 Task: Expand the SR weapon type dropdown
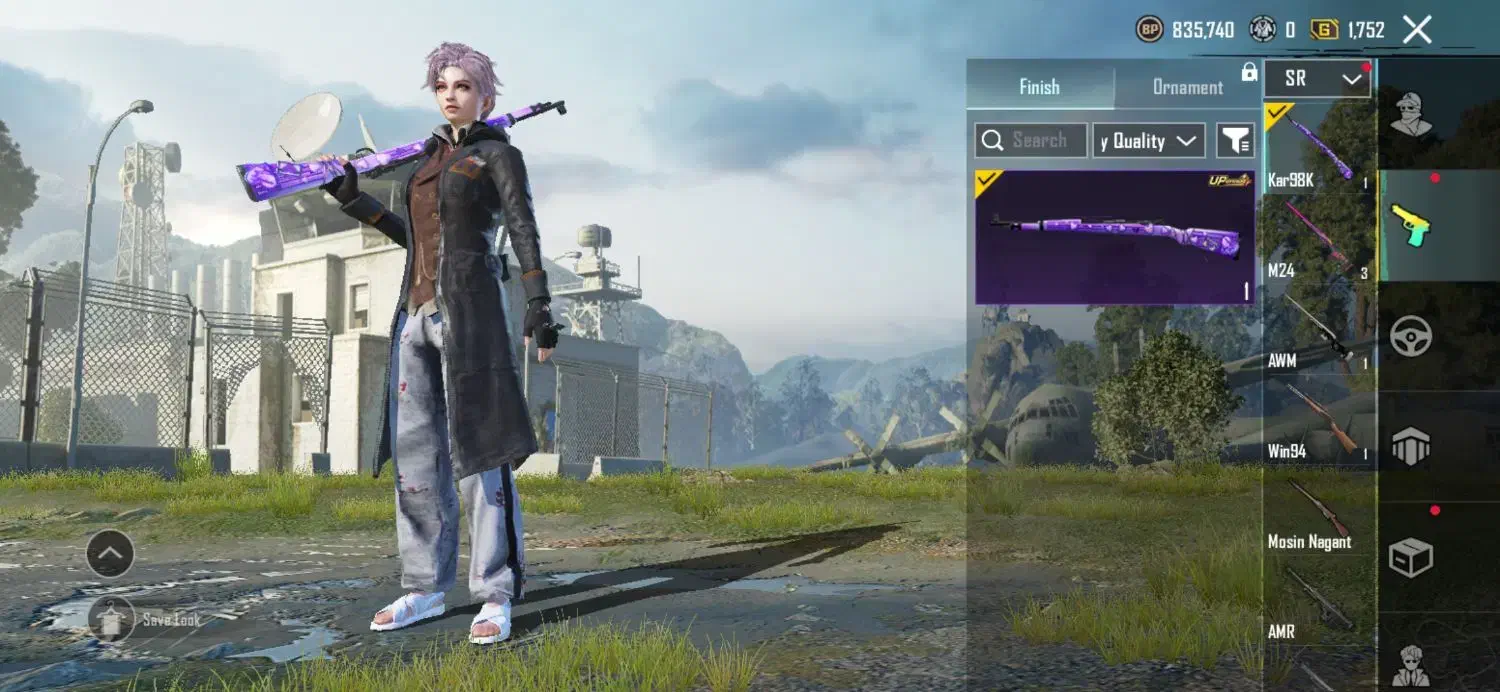click(1317, 79)
